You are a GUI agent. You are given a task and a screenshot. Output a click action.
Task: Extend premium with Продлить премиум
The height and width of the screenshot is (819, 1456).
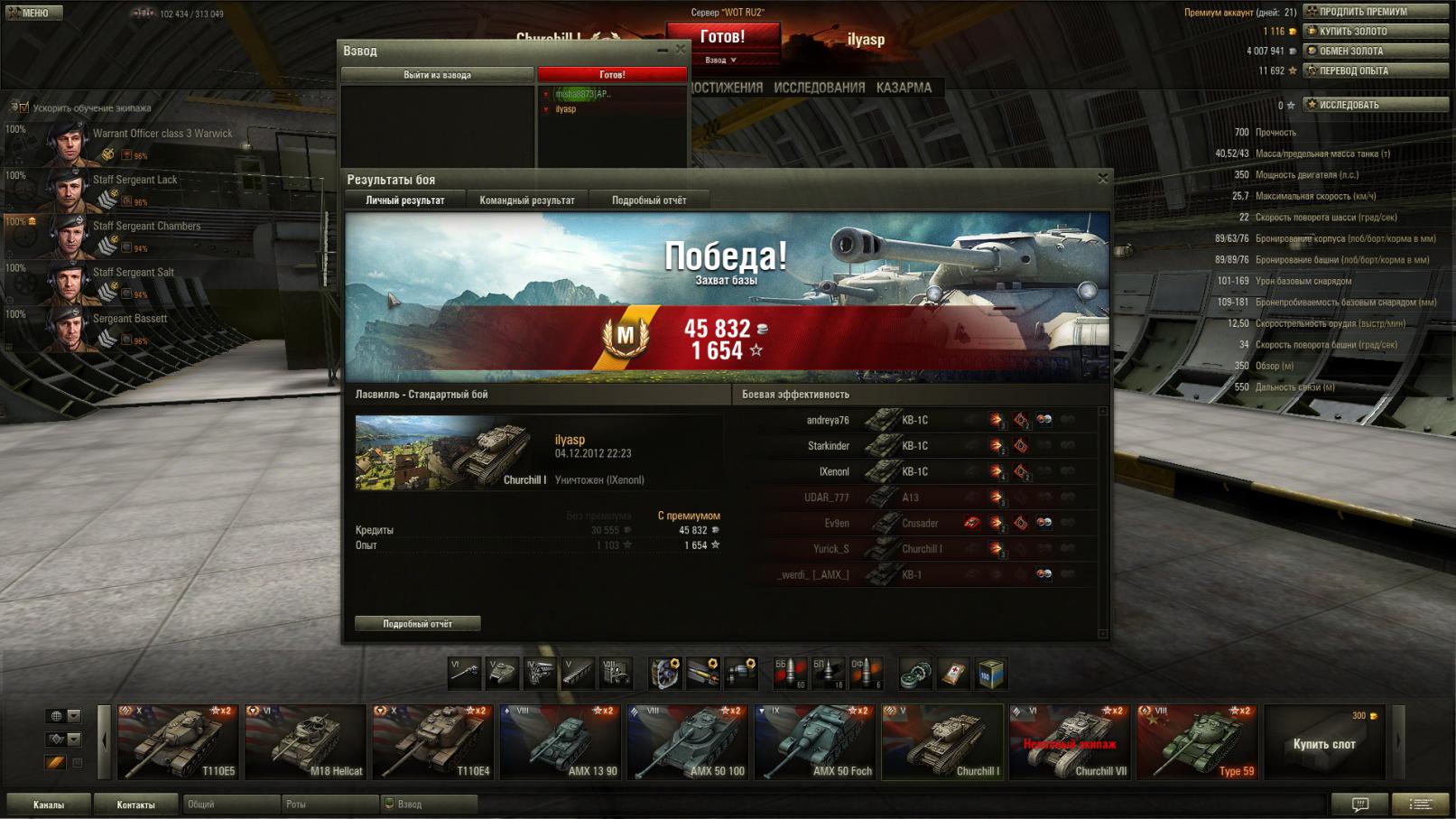(x=1375, y=12)
